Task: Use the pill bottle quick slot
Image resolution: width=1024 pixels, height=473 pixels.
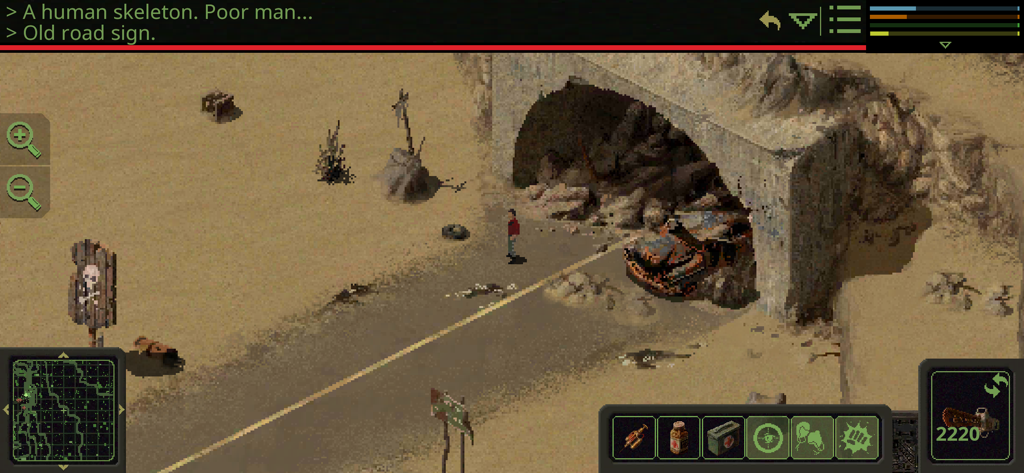Action: [678, 438]
